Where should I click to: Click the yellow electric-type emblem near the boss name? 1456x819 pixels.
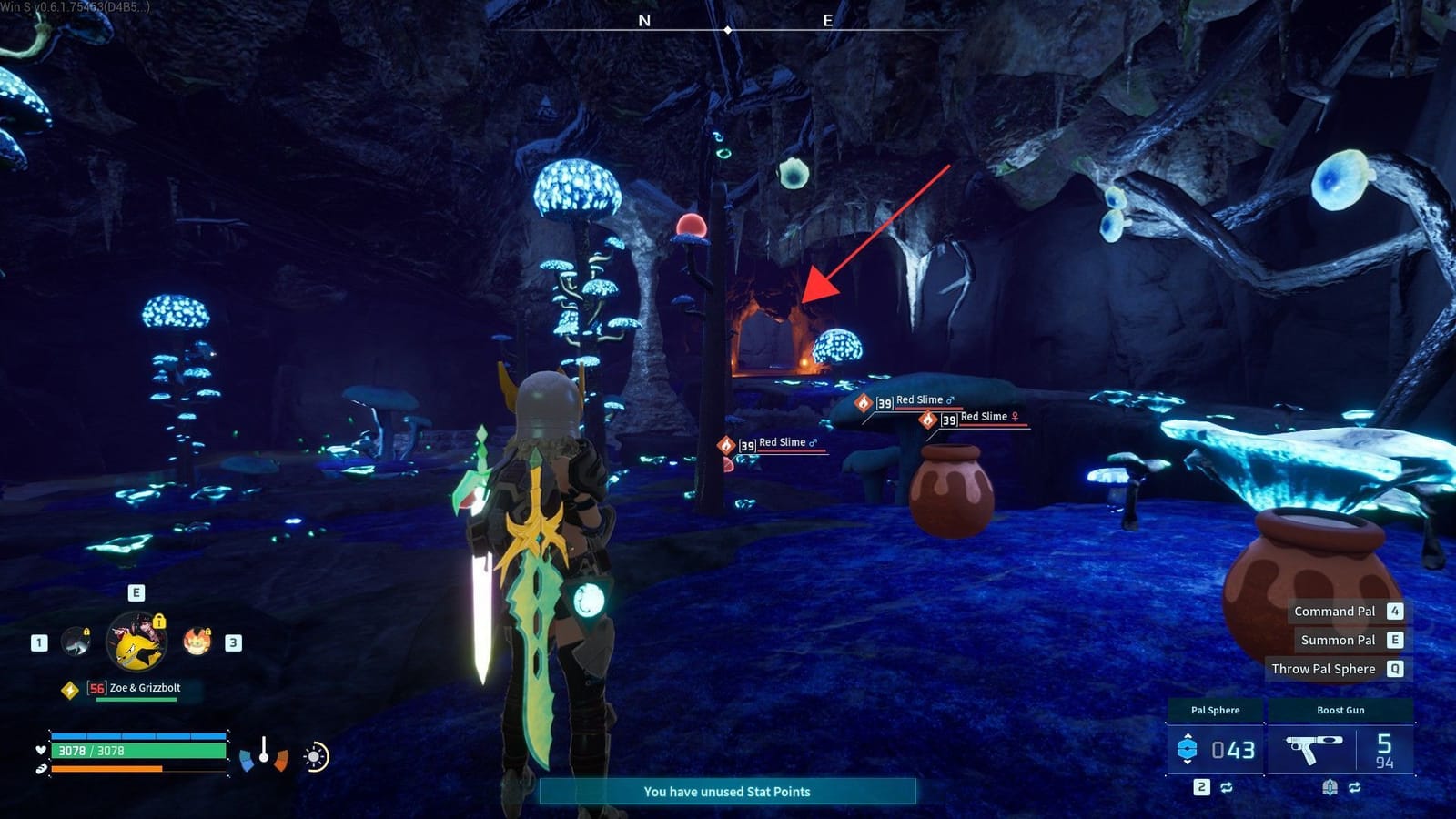tap(70, 689)
